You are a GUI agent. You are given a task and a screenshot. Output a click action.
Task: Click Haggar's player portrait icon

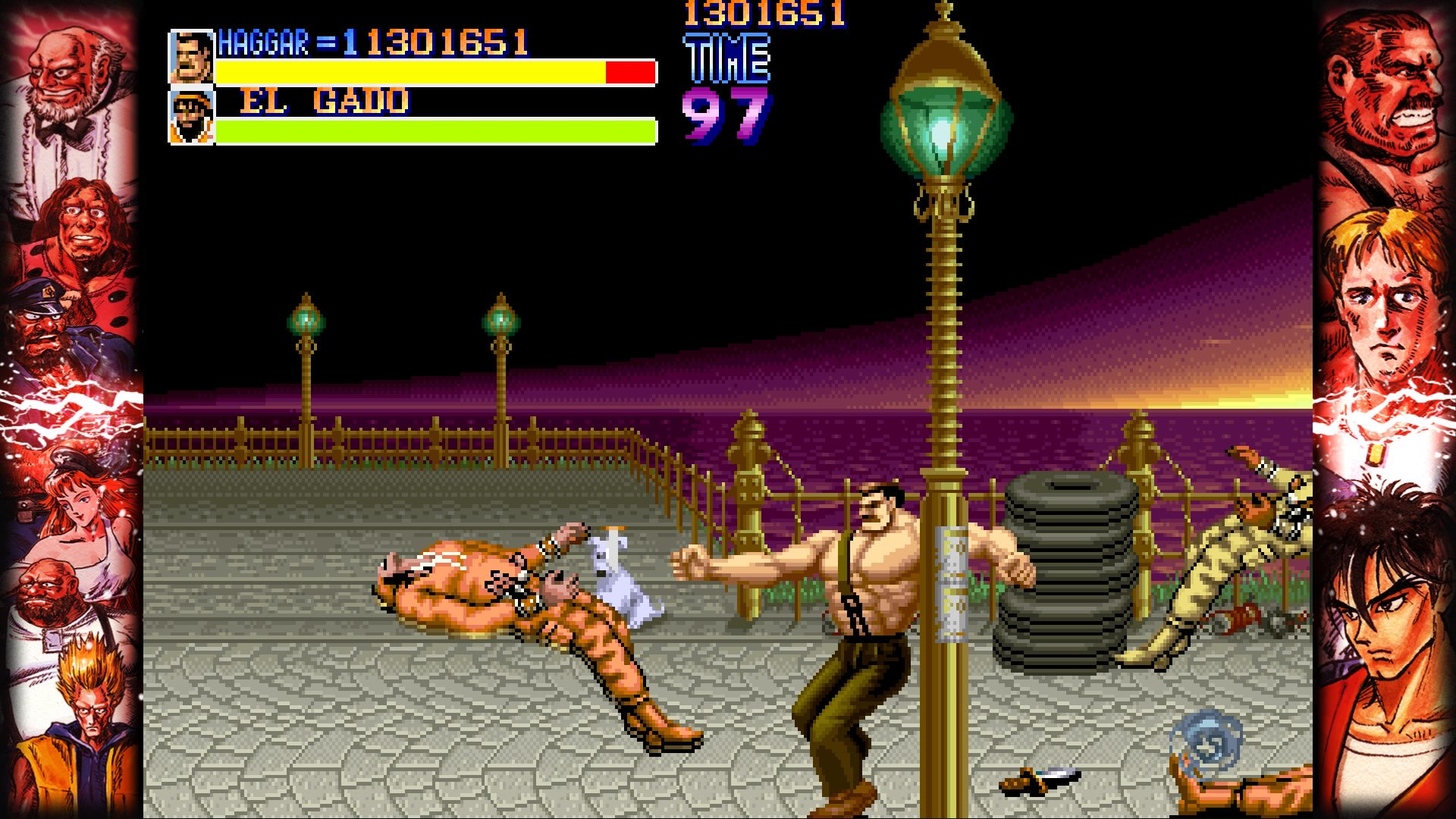coord(191,57)
